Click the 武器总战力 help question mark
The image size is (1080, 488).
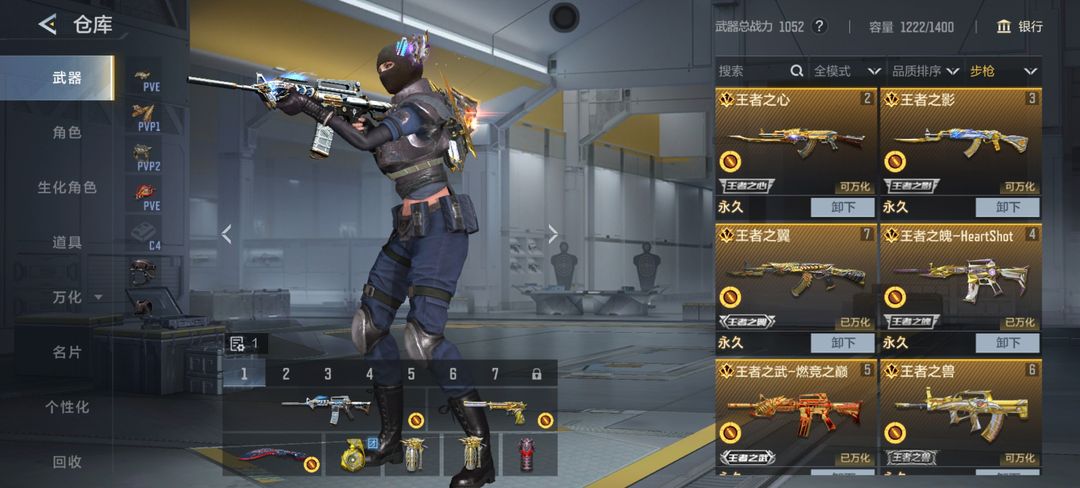pyautogui.click(x=820, y=27)
